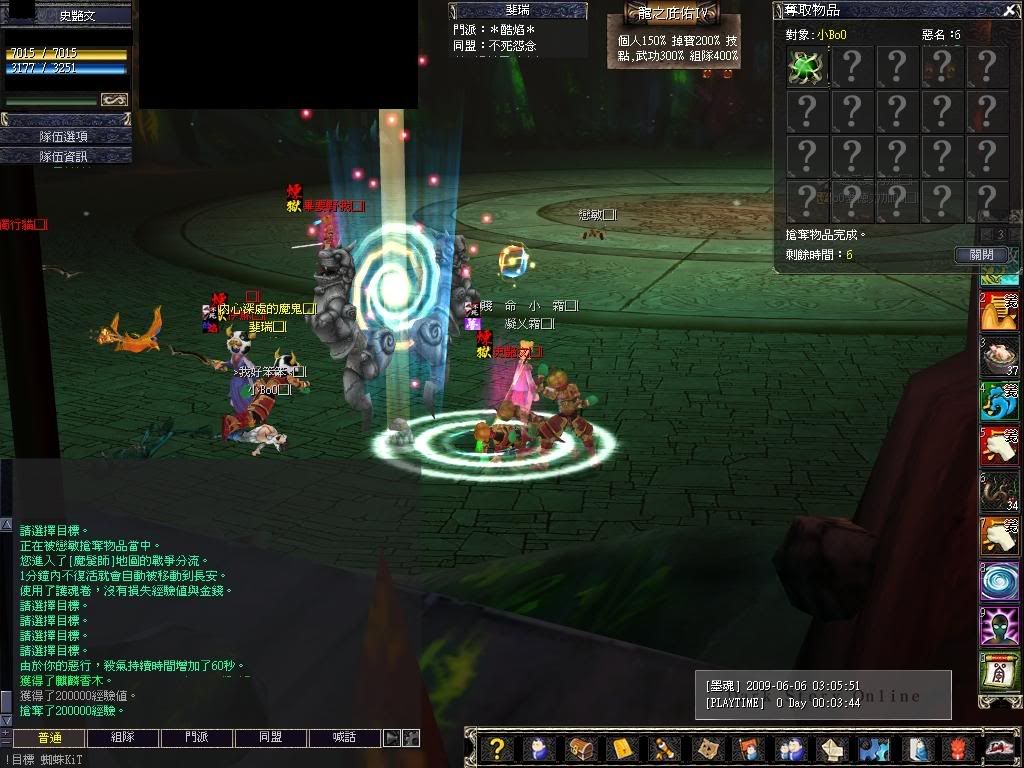Open the 隊伍選項 team options menu
The height and width of the screenshot is (768, 1024).
coord(66,136)
